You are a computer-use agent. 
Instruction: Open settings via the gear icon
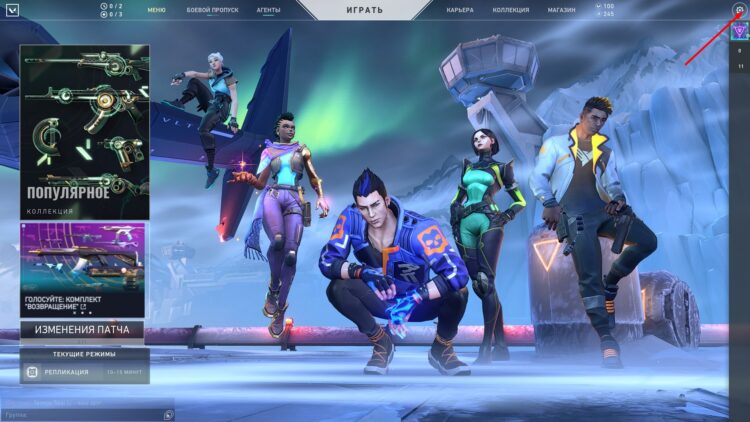[739, 9]
